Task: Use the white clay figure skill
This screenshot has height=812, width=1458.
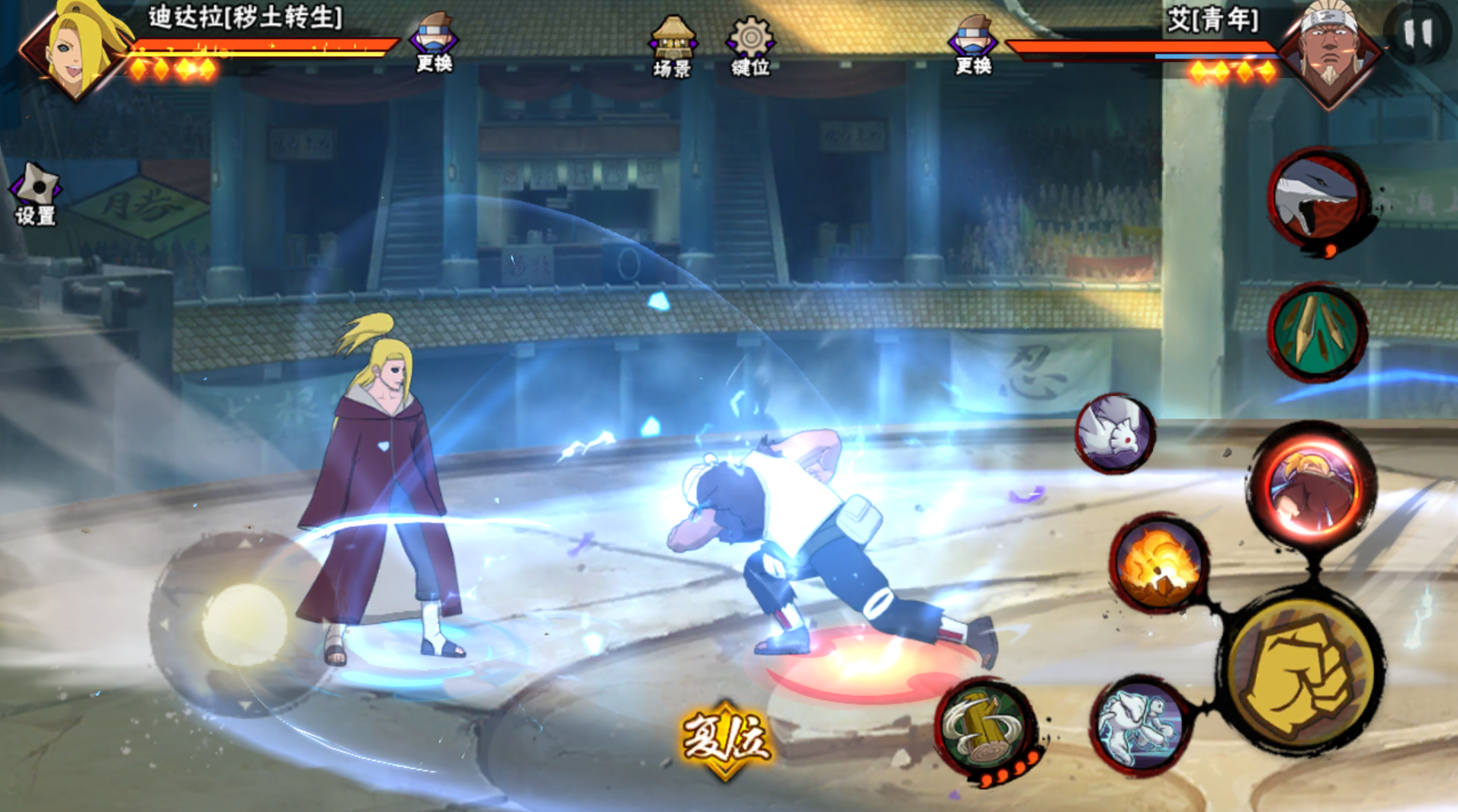Action: pos(1139,724)
